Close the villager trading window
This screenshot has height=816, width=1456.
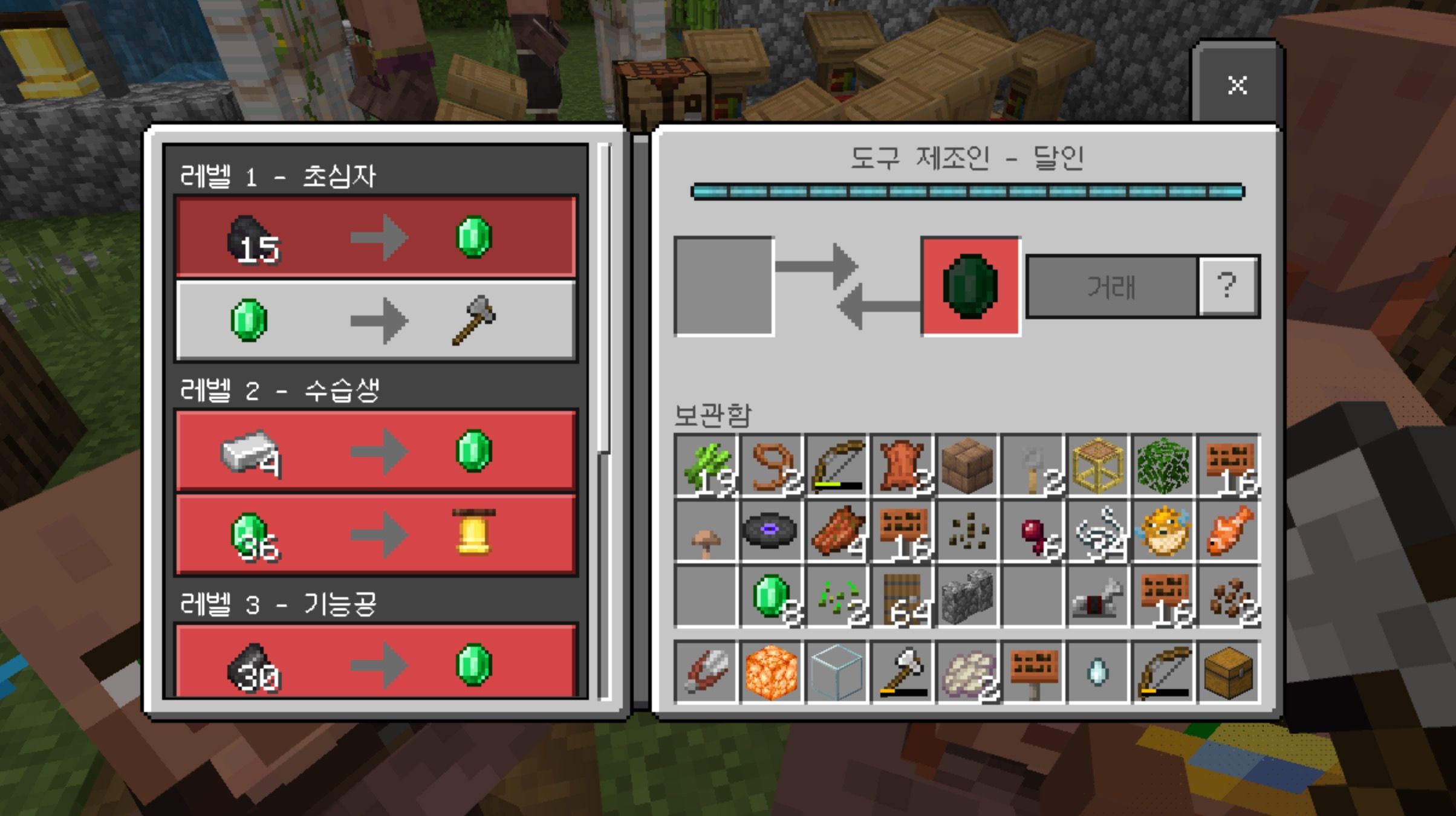pyautogui.click(x=1237, y=85)
